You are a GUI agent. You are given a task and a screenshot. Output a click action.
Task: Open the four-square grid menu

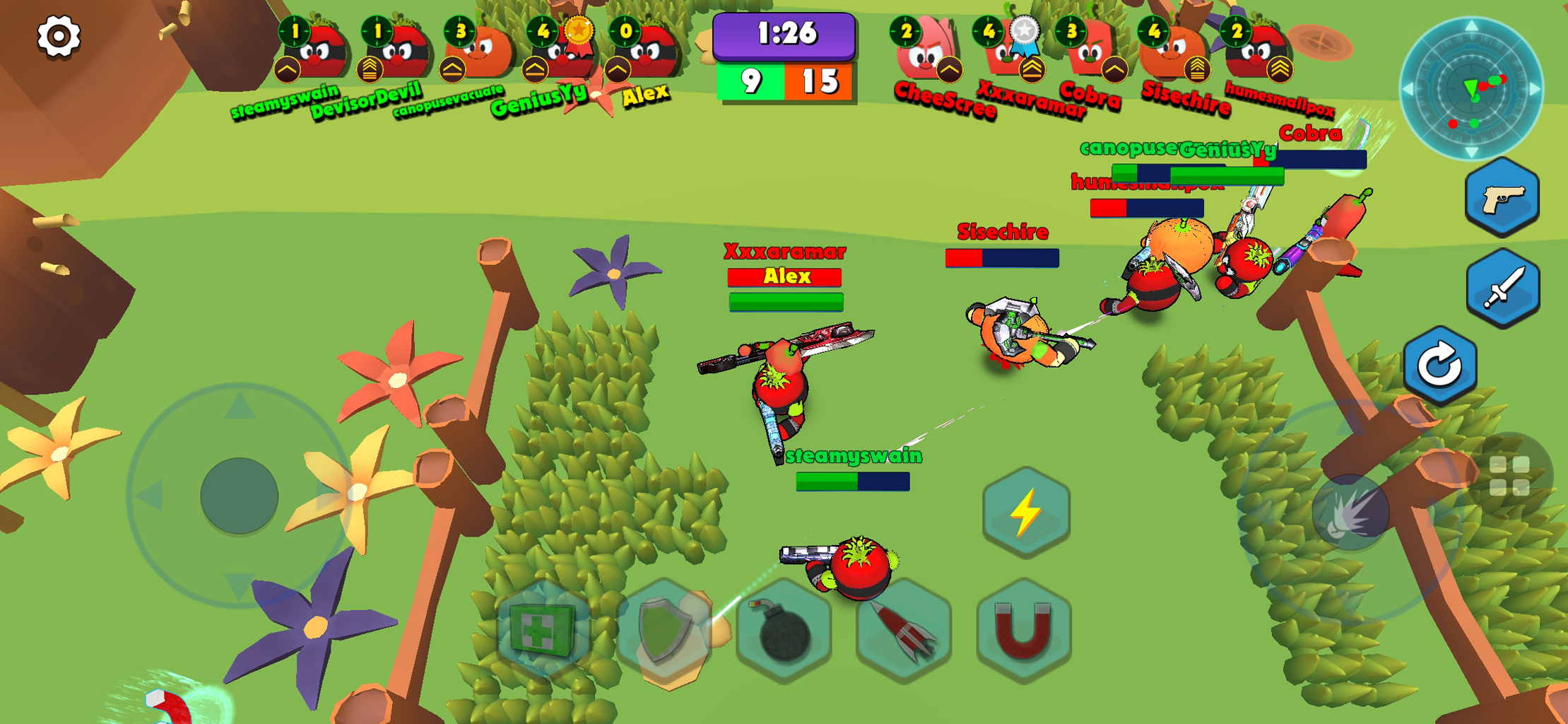(x=1509, y=476)
